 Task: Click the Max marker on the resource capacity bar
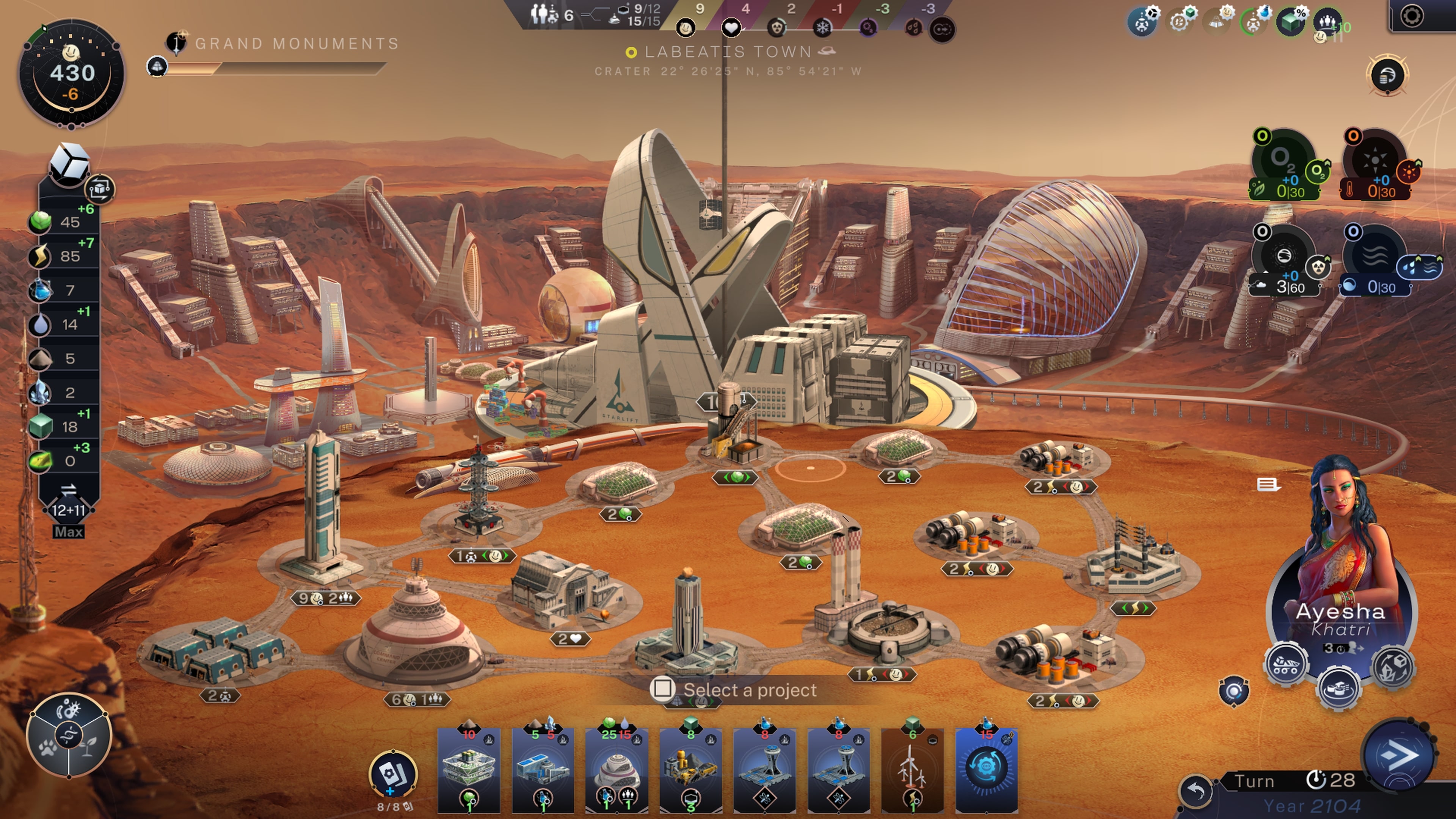pos(69,531)
